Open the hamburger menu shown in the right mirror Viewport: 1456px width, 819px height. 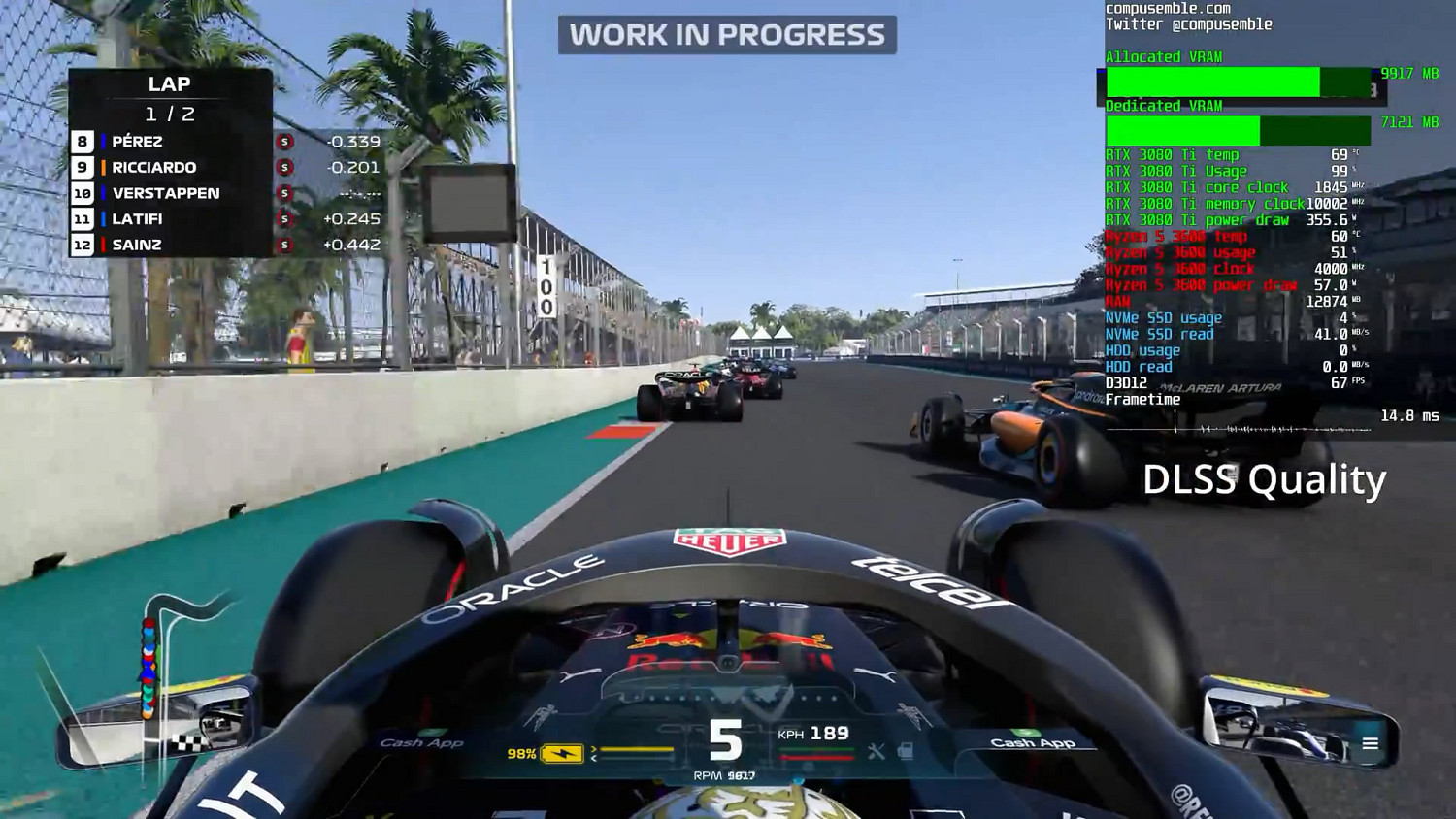pos(1371,742)
